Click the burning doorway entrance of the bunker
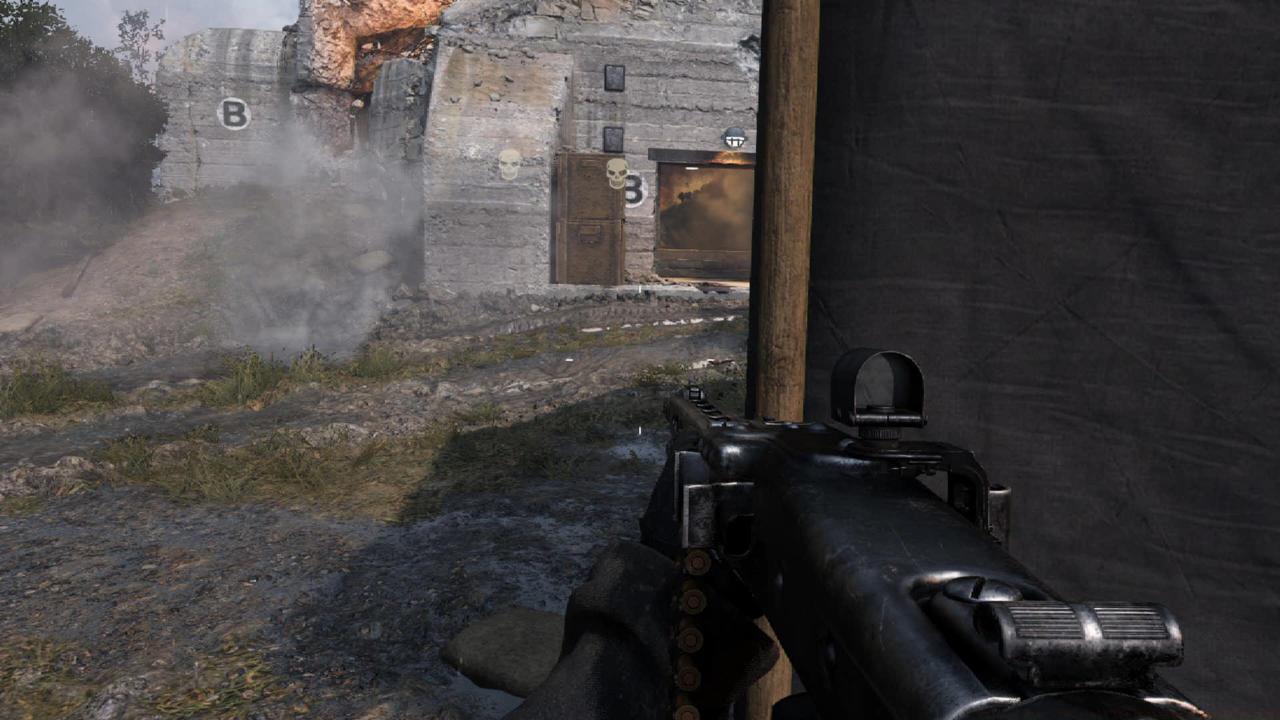Image resolution: width=1280 pixels, height=720 pixels. (700, 210)
